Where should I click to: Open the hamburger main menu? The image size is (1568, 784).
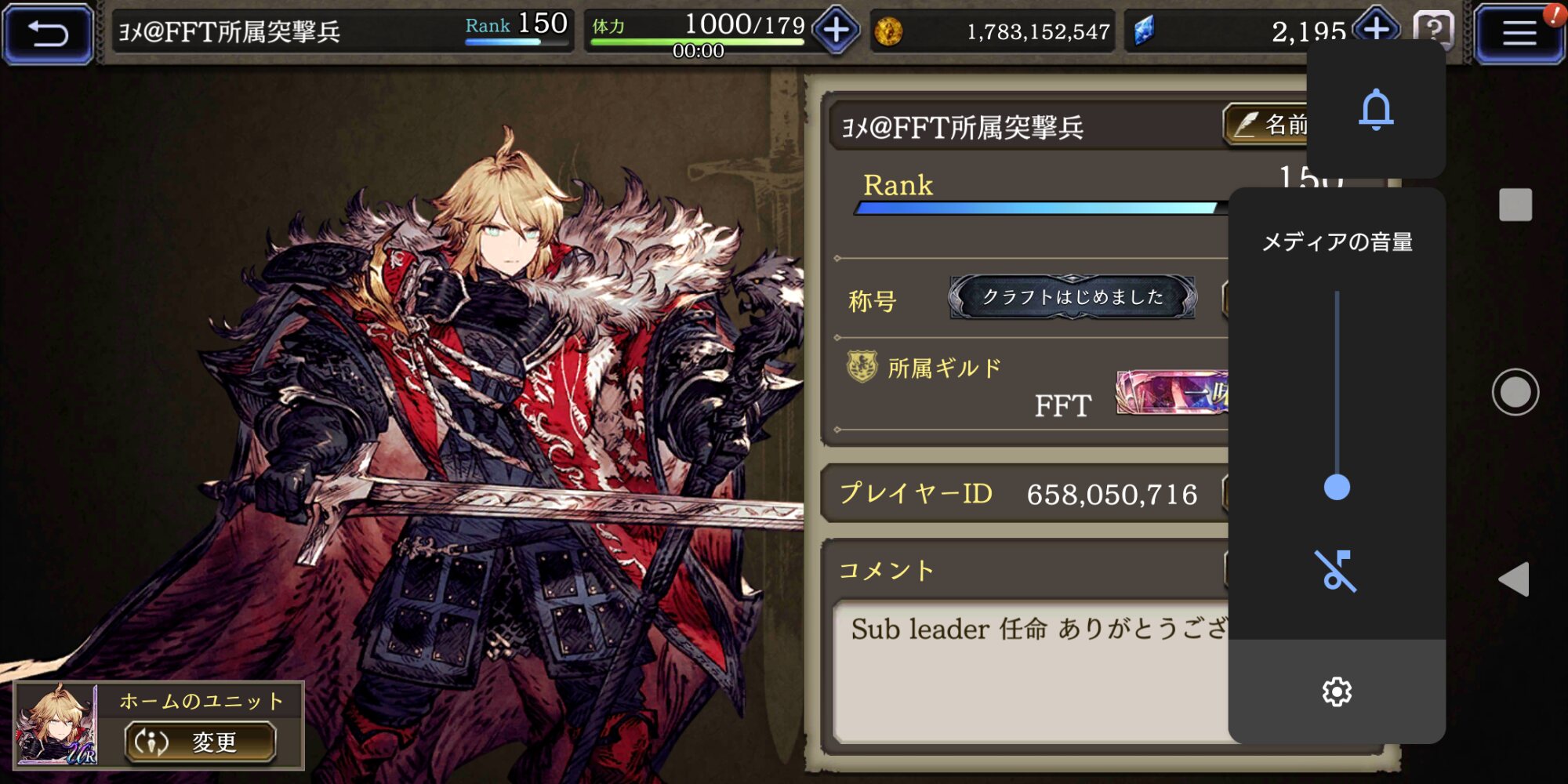(1518, 34)
